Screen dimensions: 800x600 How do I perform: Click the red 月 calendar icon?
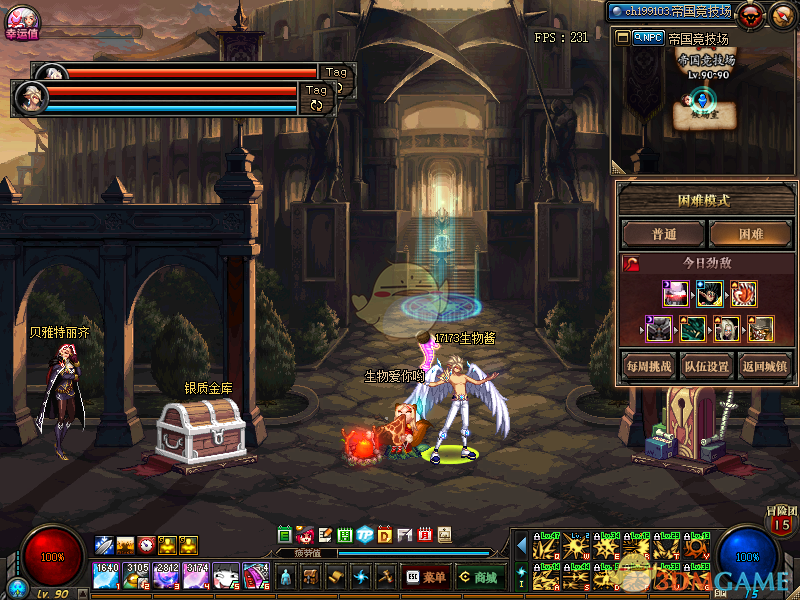[x=424, y=535]
